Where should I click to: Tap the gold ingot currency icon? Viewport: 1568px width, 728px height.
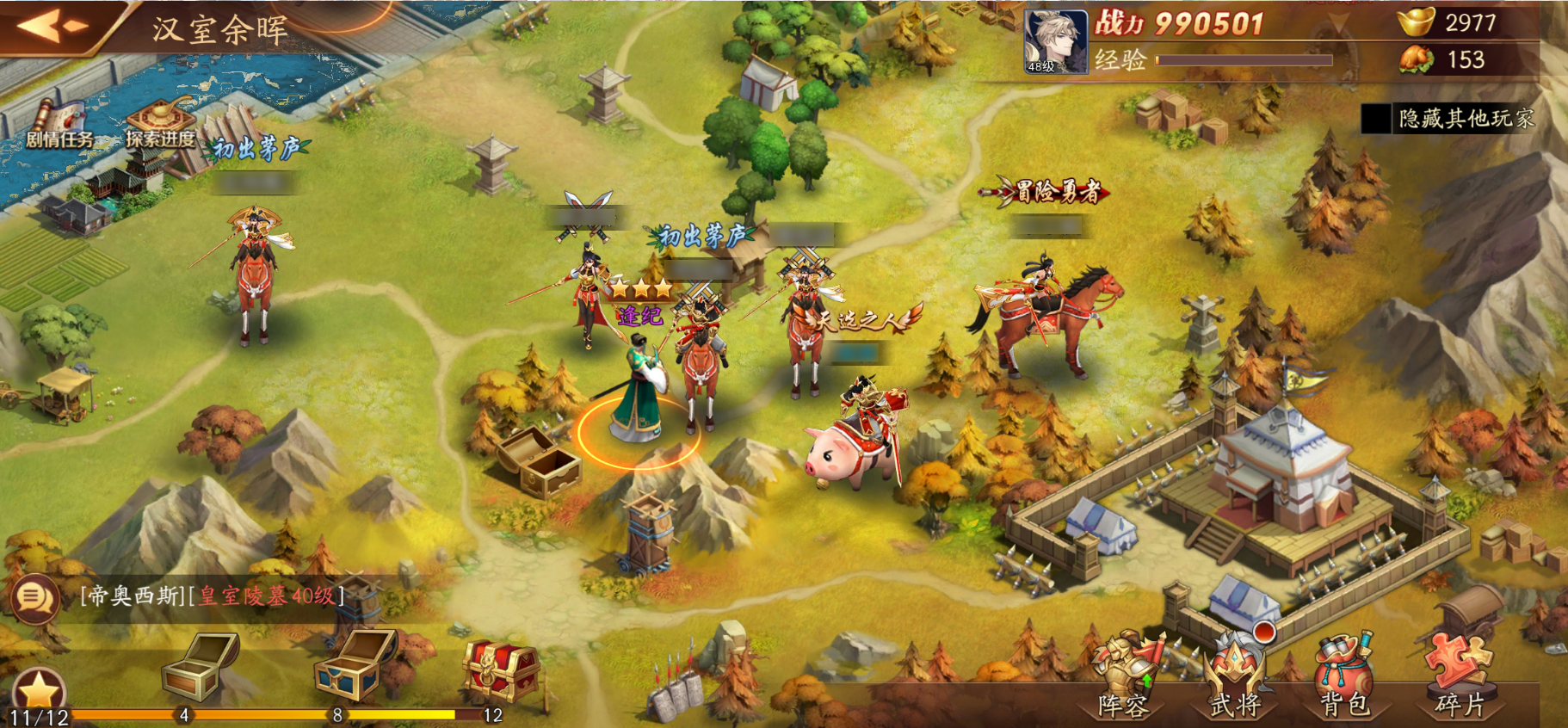click(1415, 22)
